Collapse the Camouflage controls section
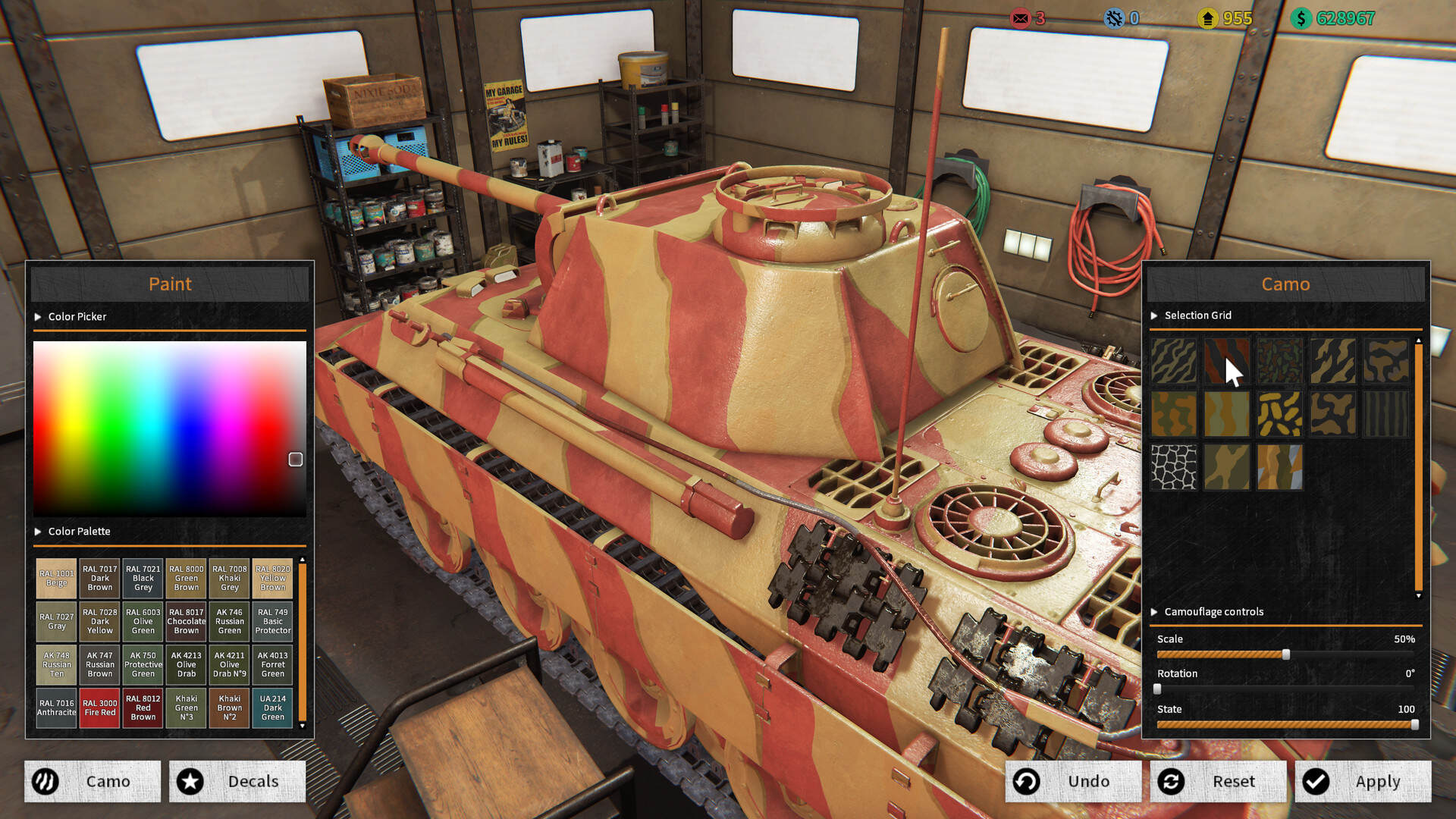Viewport: 1456px width, 819px height. (1156, 612)
